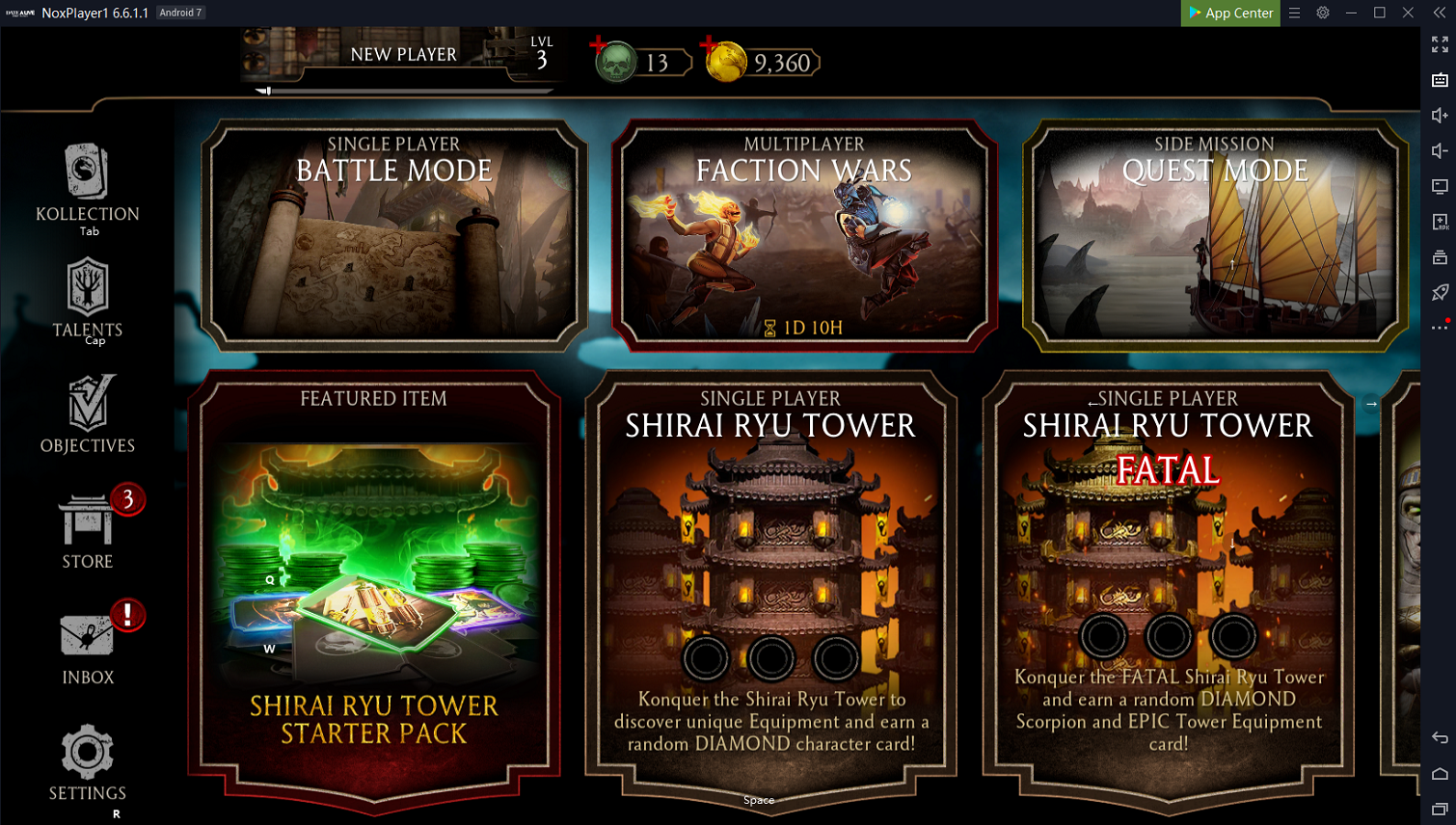The image size is (1456, 825).
Task: Launch Side Mission Quest Mode
Action: pos(1214,234)
